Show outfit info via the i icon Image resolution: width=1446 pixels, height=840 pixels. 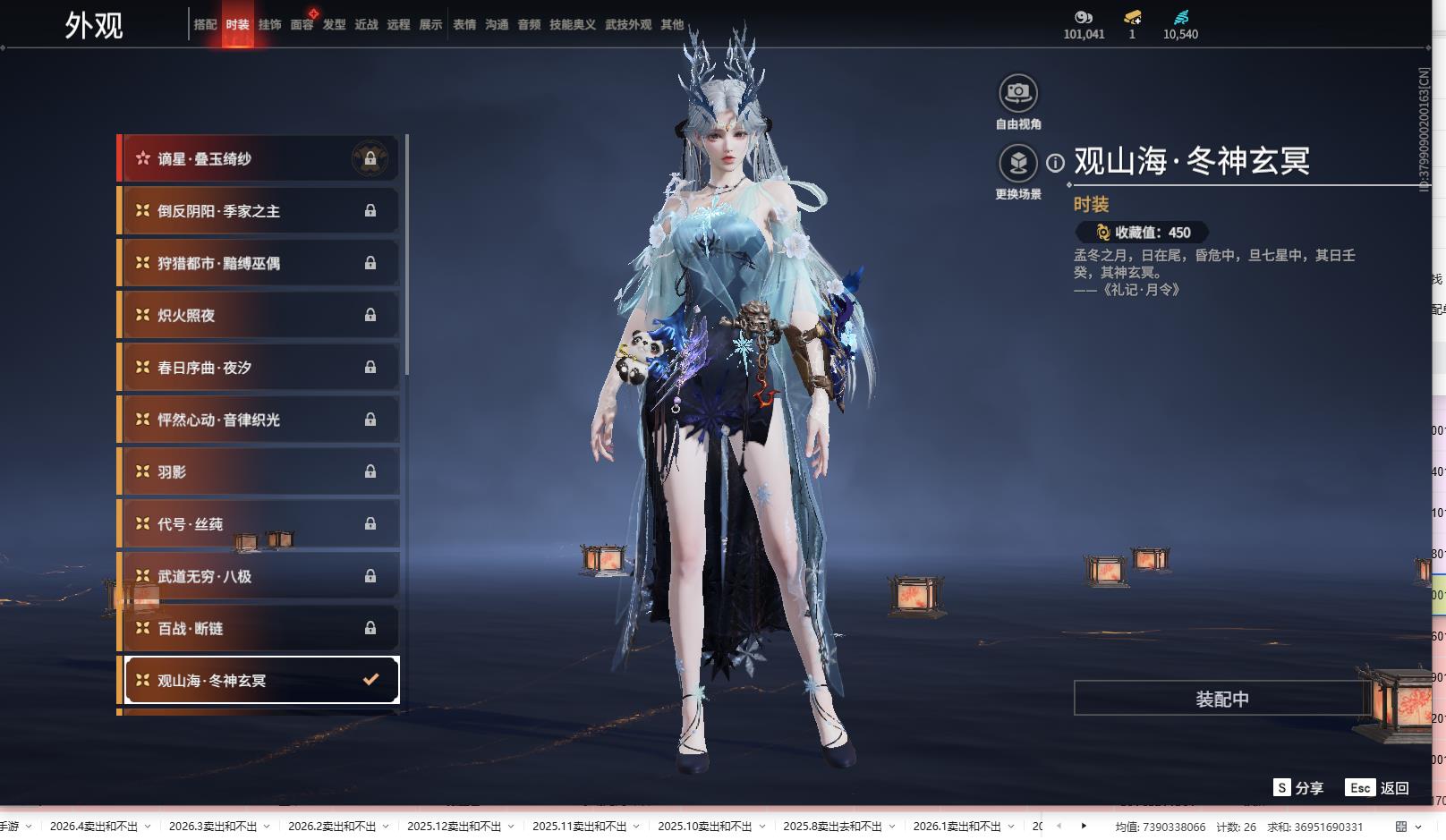(x=1056, y=163)
